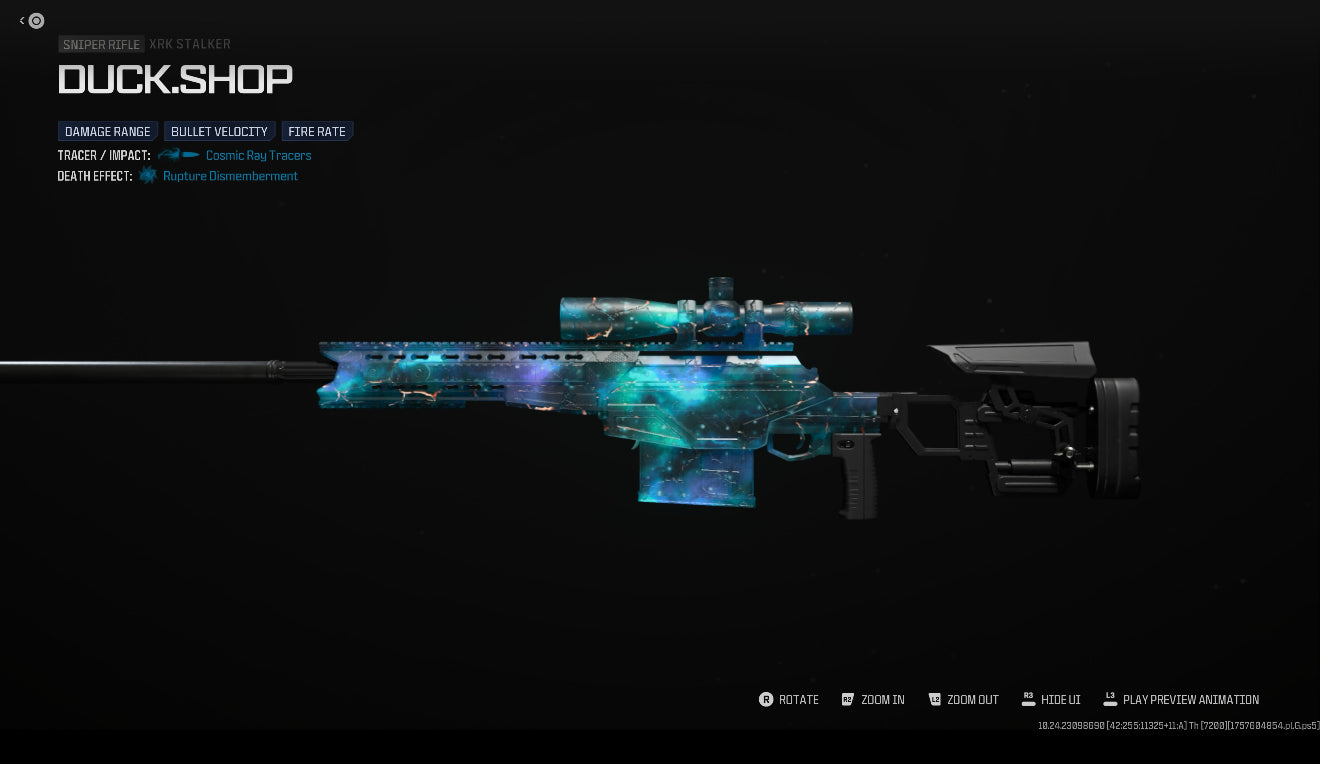
Task: Click the L2 Zoom Out control icon
Action: pyautogui.click(x=936, y=700)
